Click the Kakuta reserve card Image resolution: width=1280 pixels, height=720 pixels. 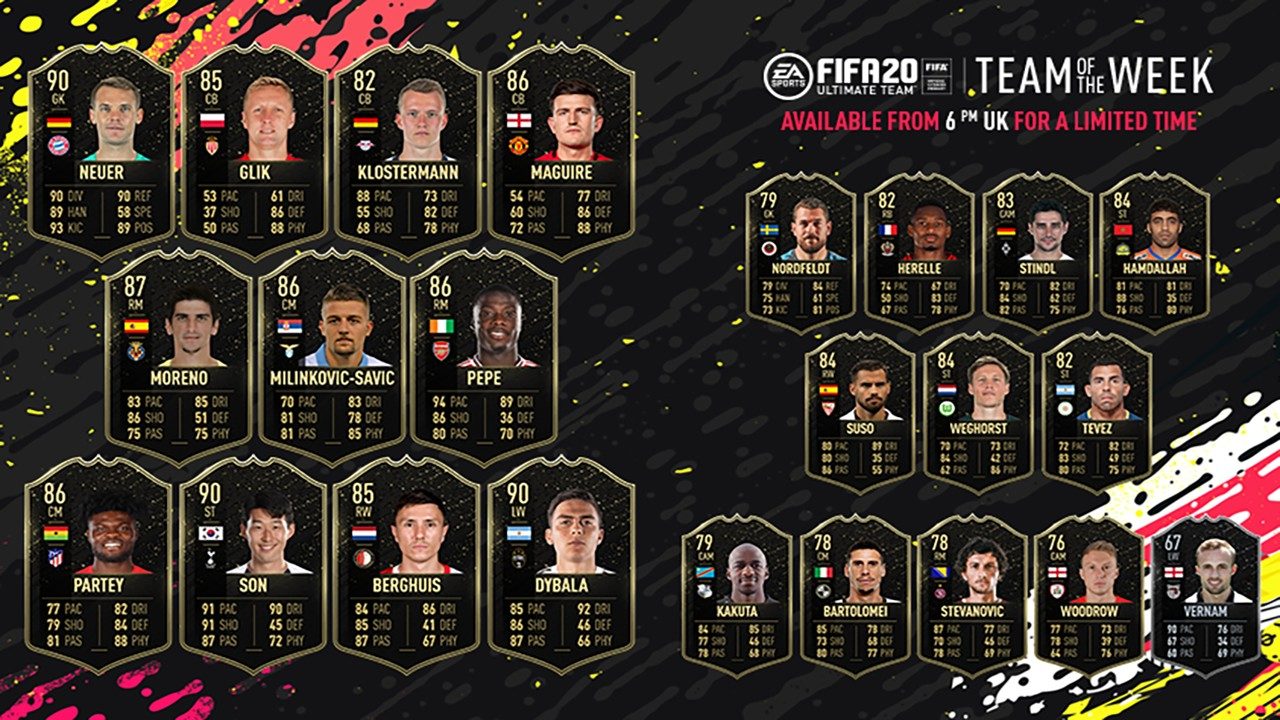(736, 595)
